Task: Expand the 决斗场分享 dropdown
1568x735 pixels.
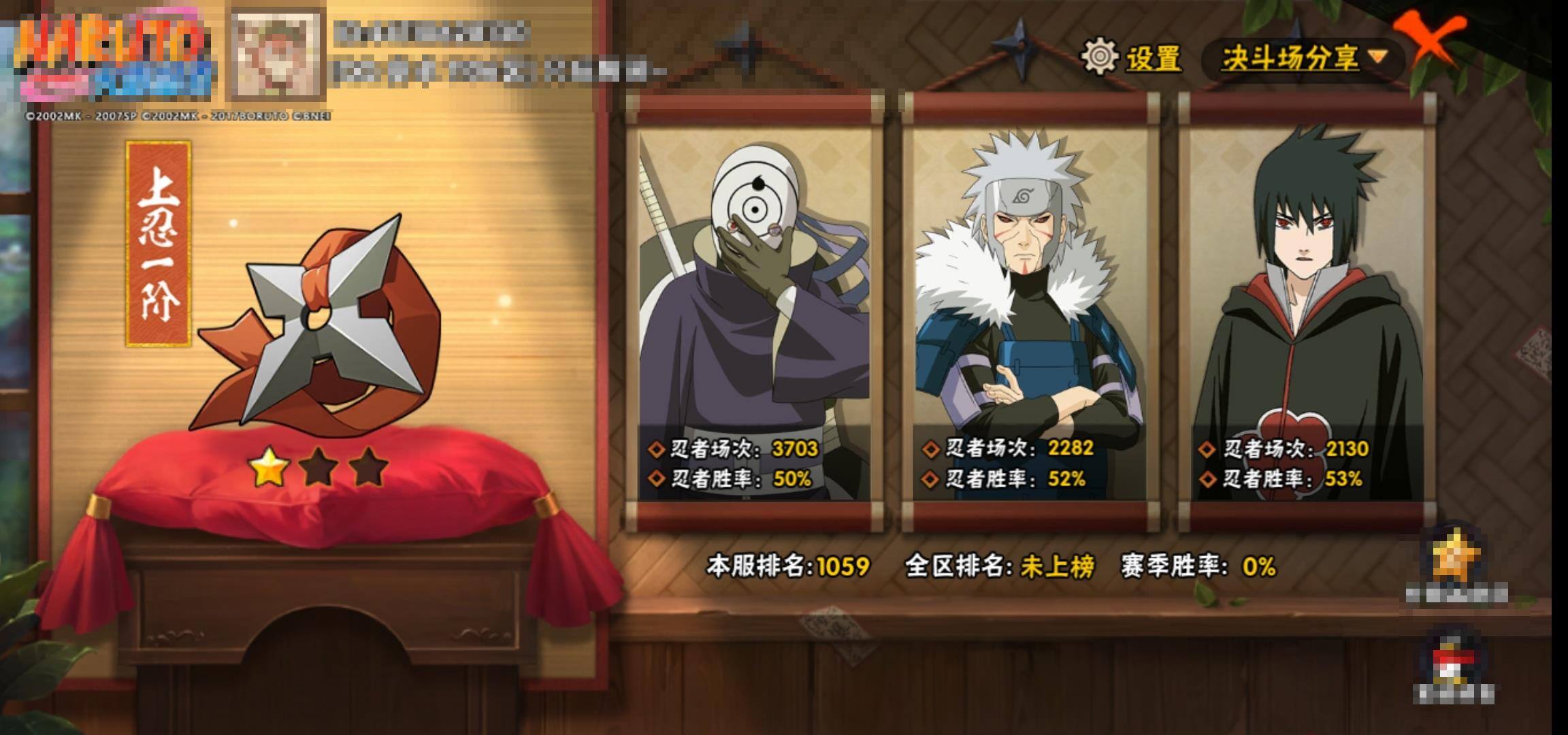Action: (1303, 58)
